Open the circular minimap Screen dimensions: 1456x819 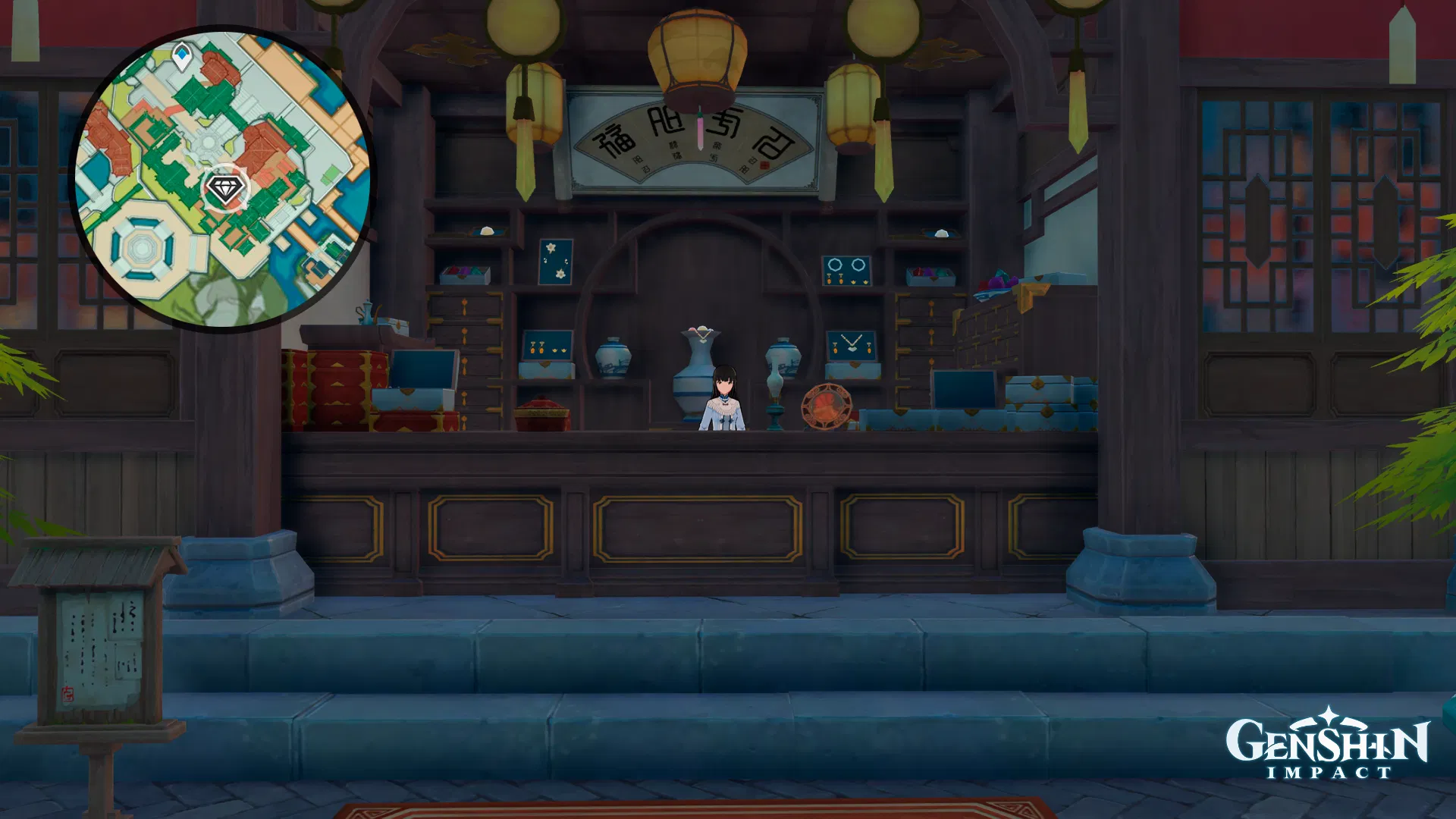click(x=221, y=180)
